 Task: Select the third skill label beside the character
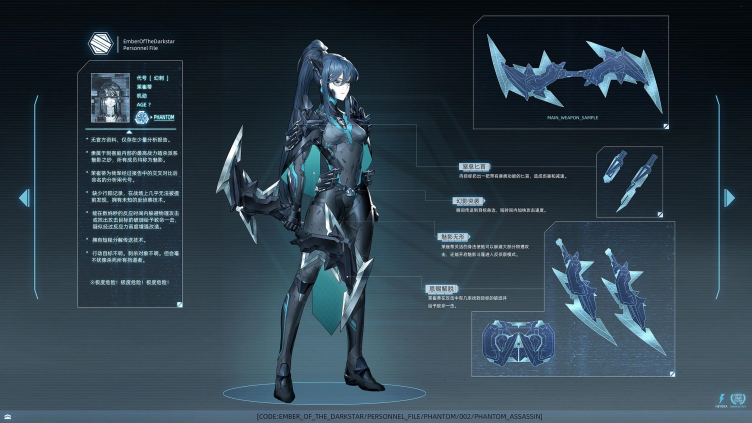(x=450, y=237)
